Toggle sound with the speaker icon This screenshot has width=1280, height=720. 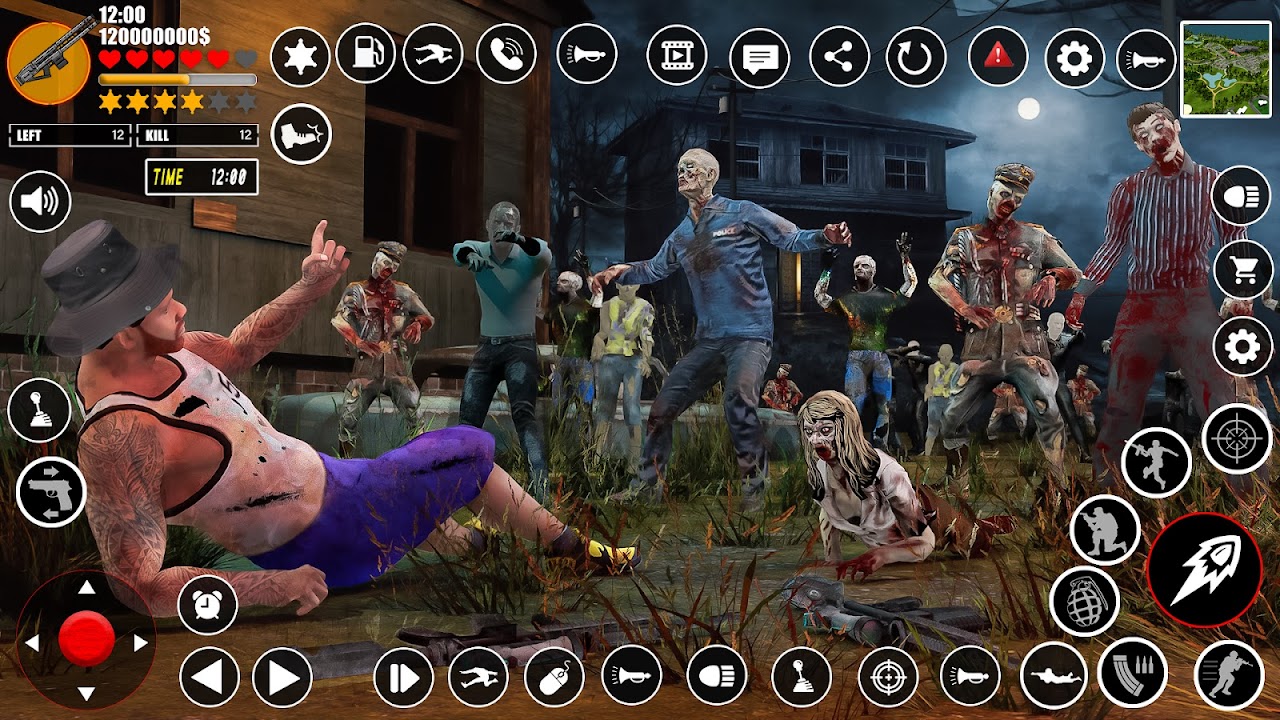coord(40,203)
